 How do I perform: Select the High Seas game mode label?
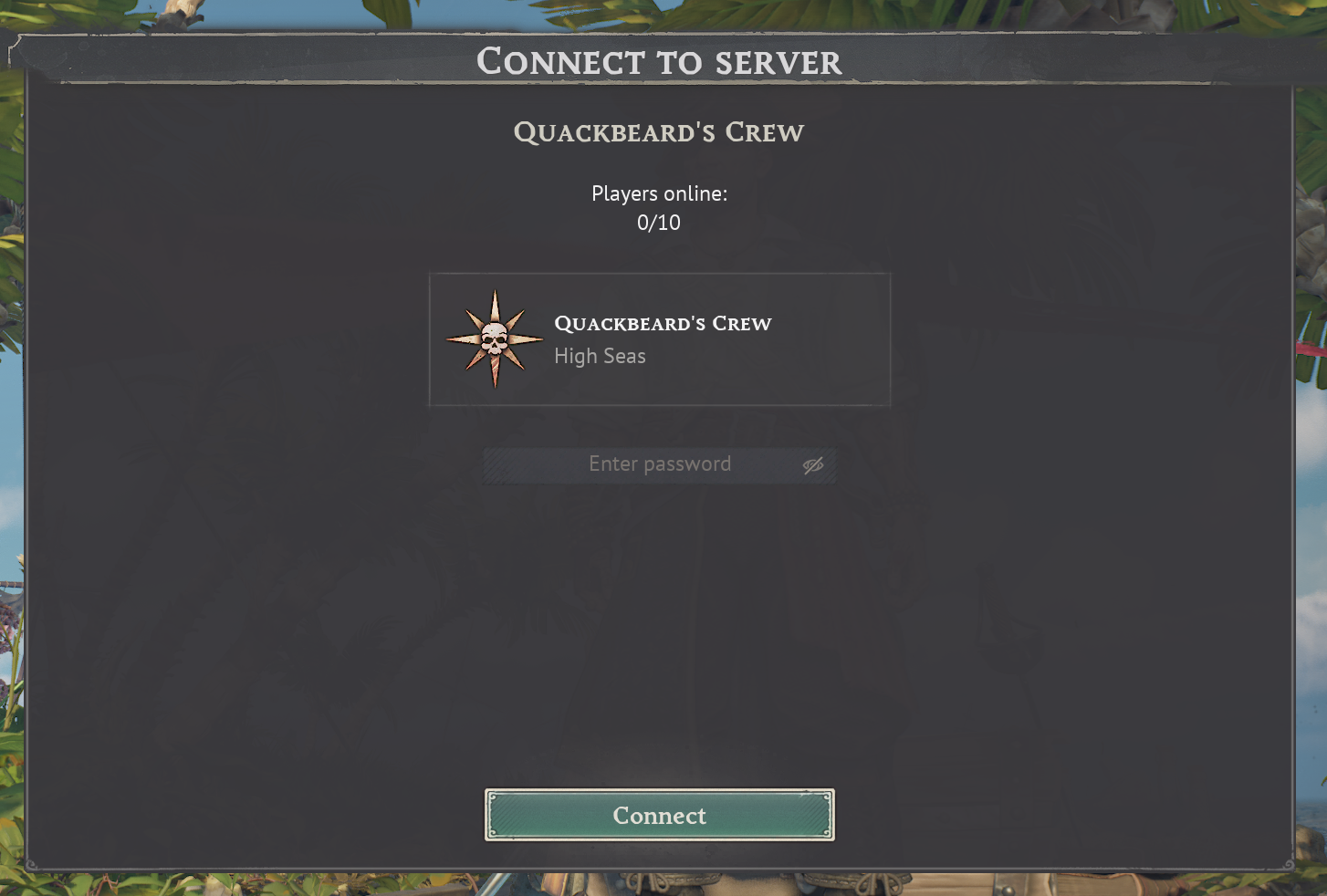click(600, 356)
